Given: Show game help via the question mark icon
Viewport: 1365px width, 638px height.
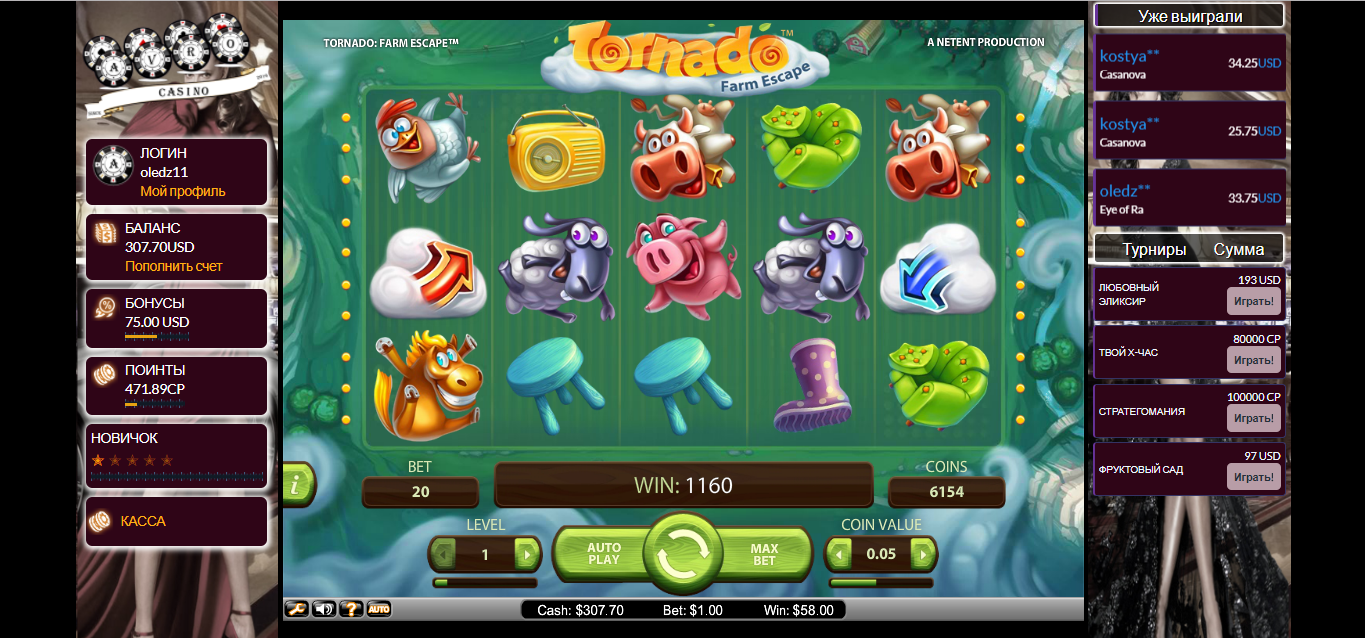Looking at the screenshot, I should pyautogui.click(x=351, y=608).
